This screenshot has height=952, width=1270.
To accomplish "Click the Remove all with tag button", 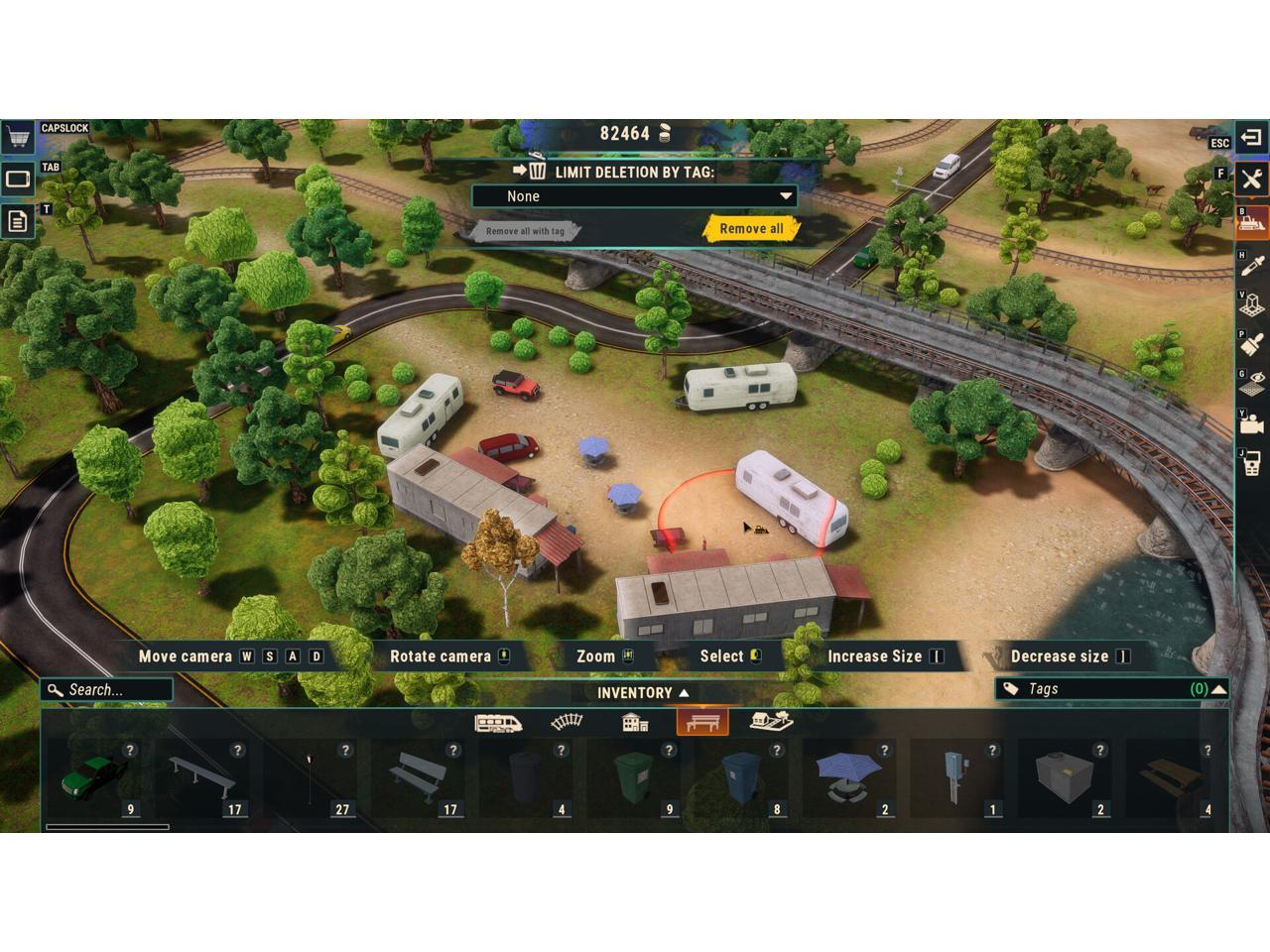I will click(525, 231).
